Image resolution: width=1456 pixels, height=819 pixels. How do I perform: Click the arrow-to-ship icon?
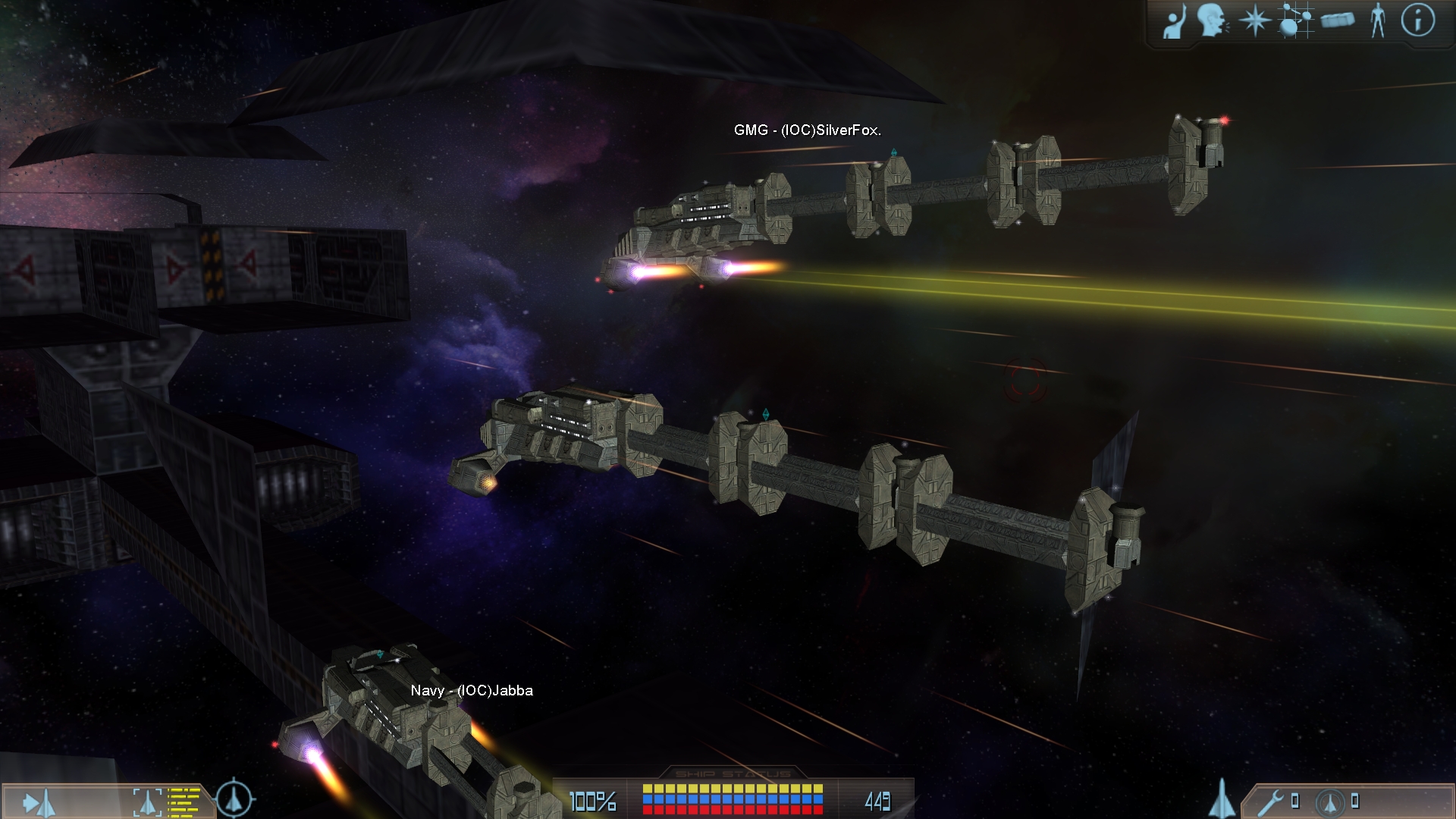pyautogui.click(x=39, y=802)
